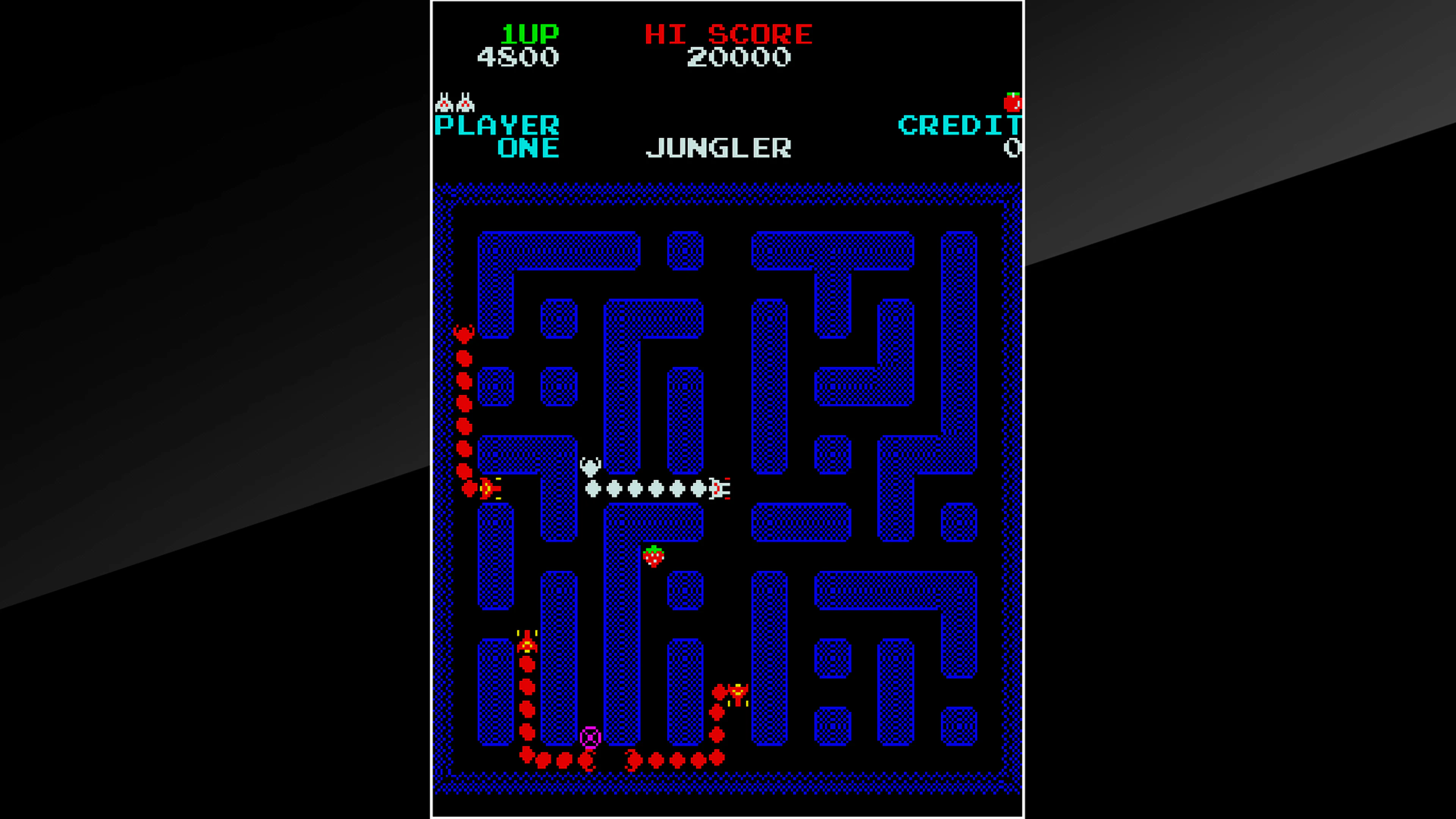
Task: Select the JUNGLER game title
Action: coord(719,147)
